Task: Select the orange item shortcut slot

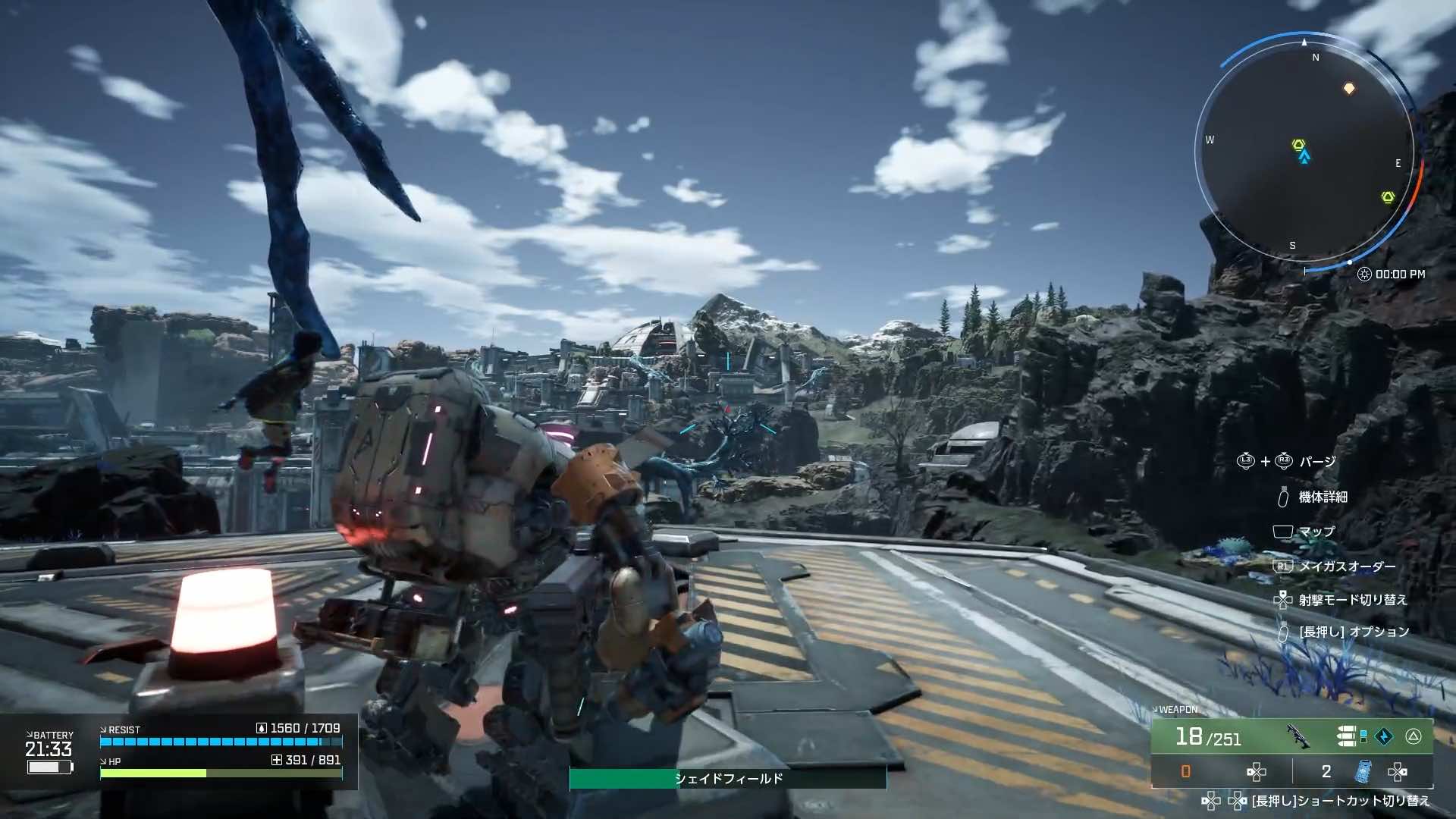Action: pos(1186,771)
